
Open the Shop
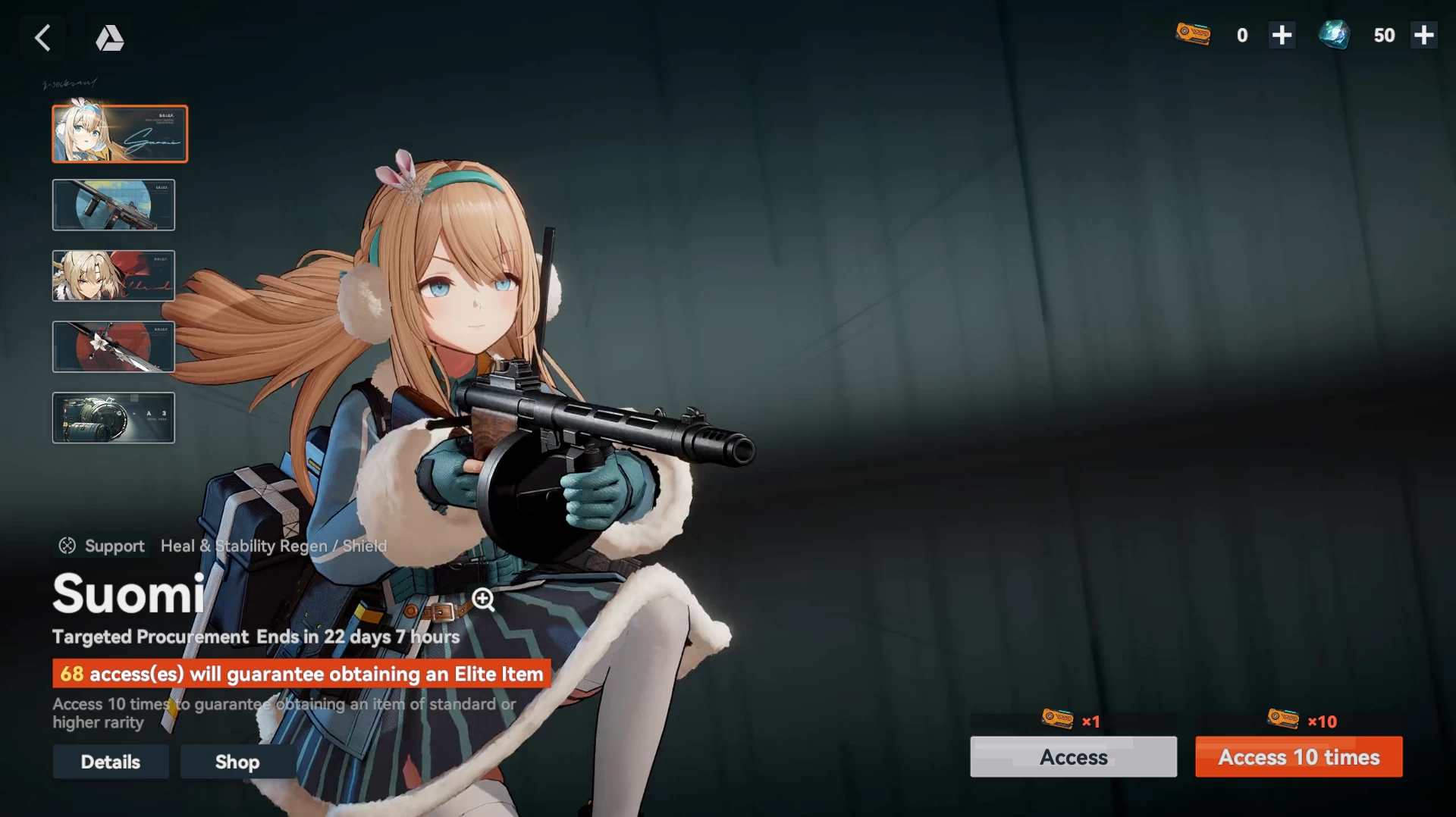pos(237,762)
